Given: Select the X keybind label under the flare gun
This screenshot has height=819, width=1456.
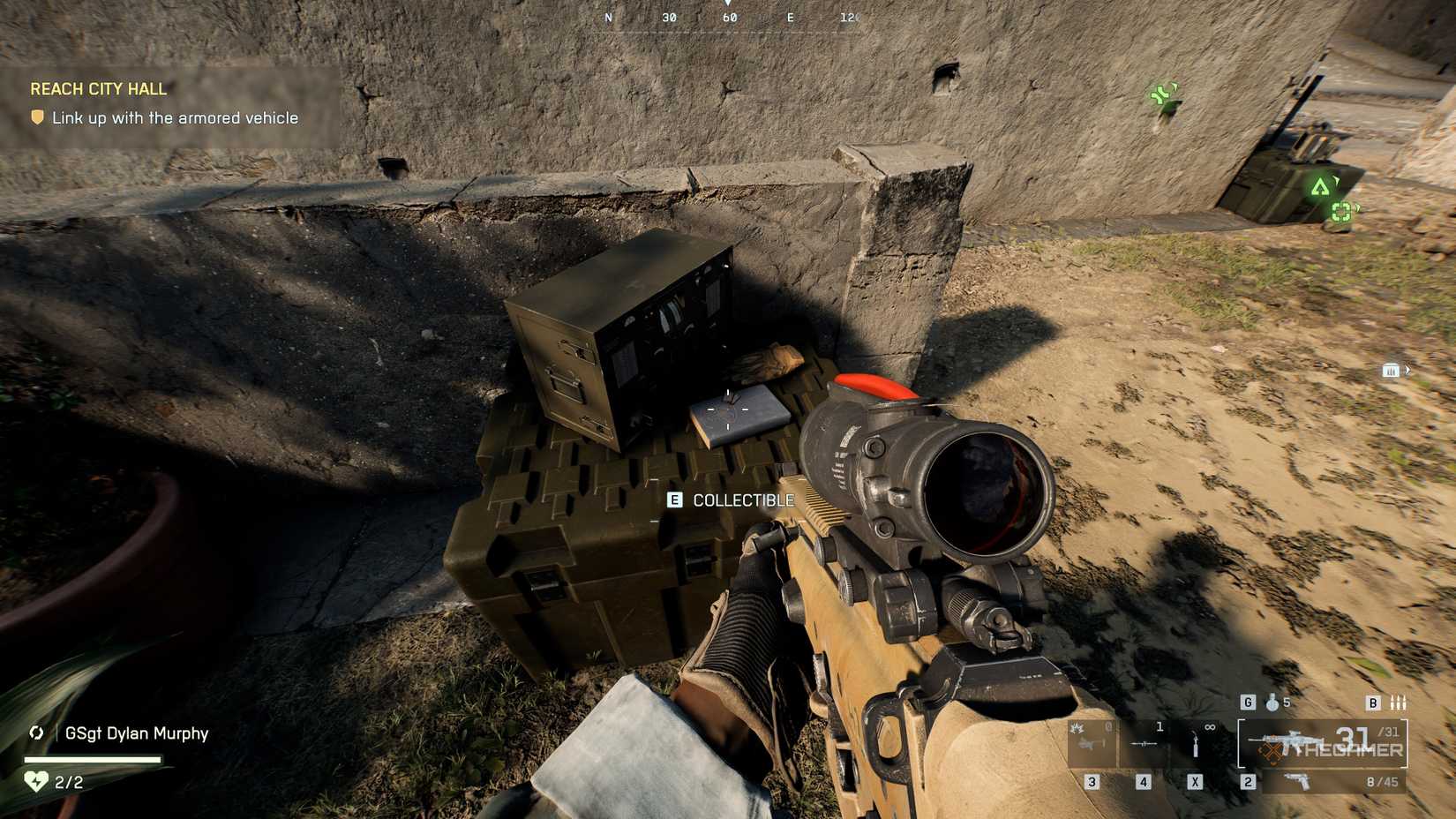Looking at the screenshot, I should 1196,781.
